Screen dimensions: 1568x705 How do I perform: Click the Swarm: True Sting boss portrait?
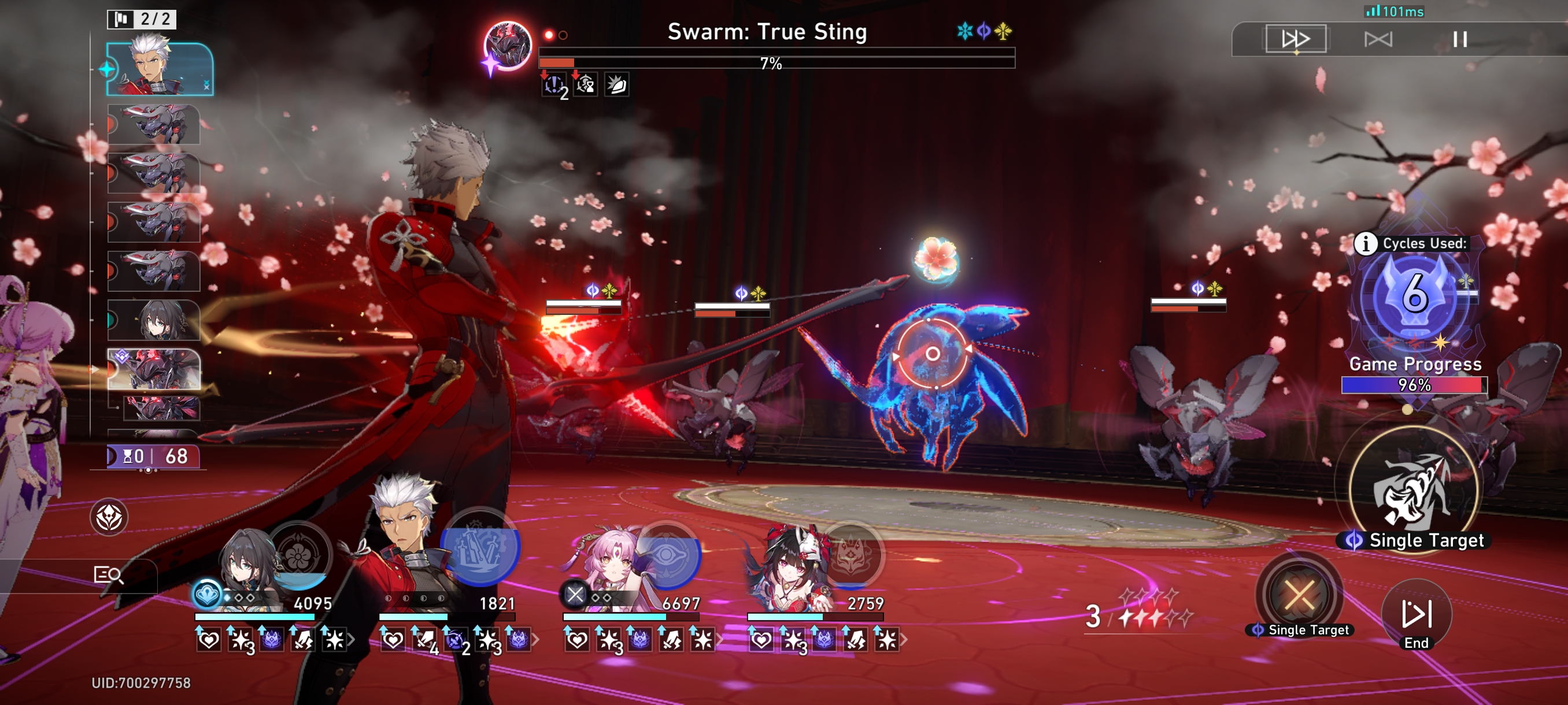click(507, 46)
